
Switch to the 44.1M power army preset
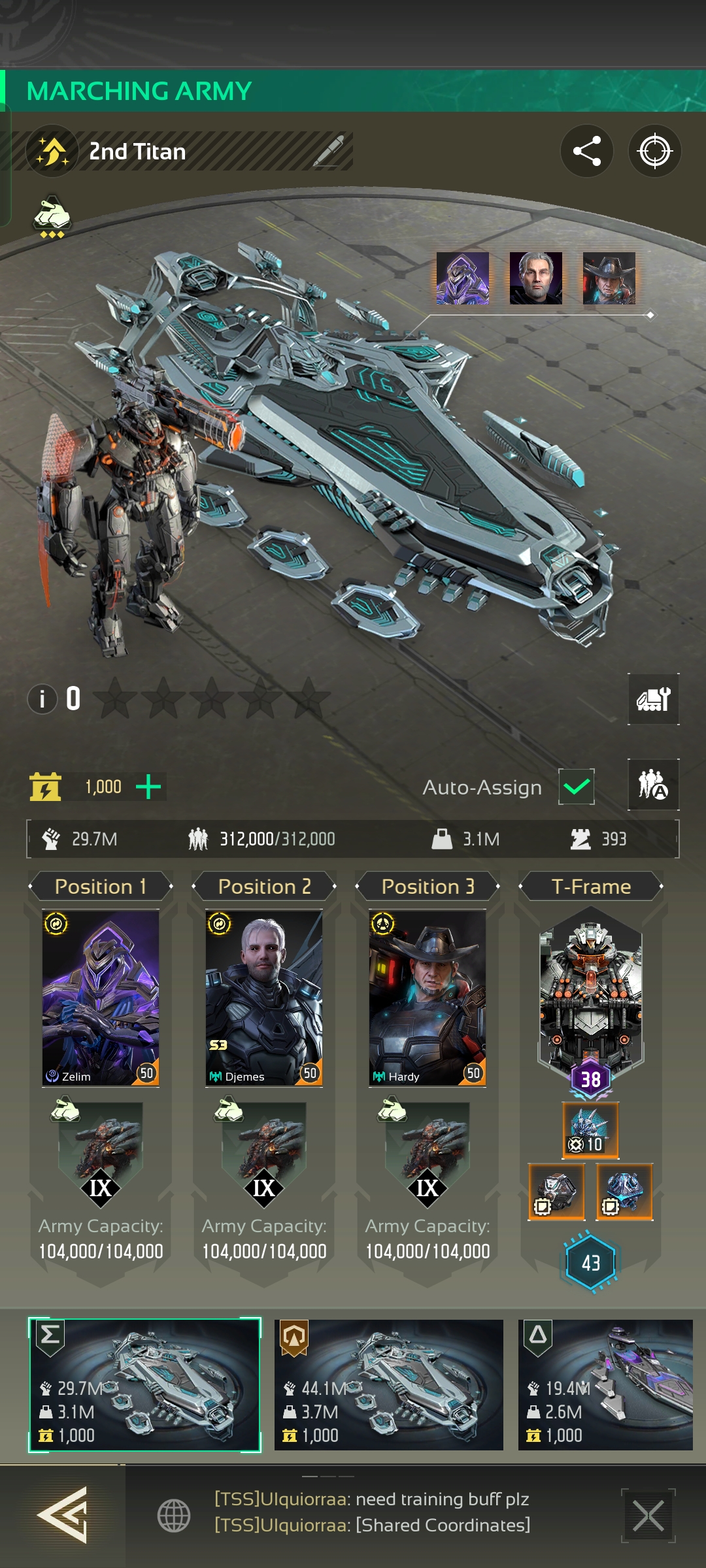[389, 1384]
